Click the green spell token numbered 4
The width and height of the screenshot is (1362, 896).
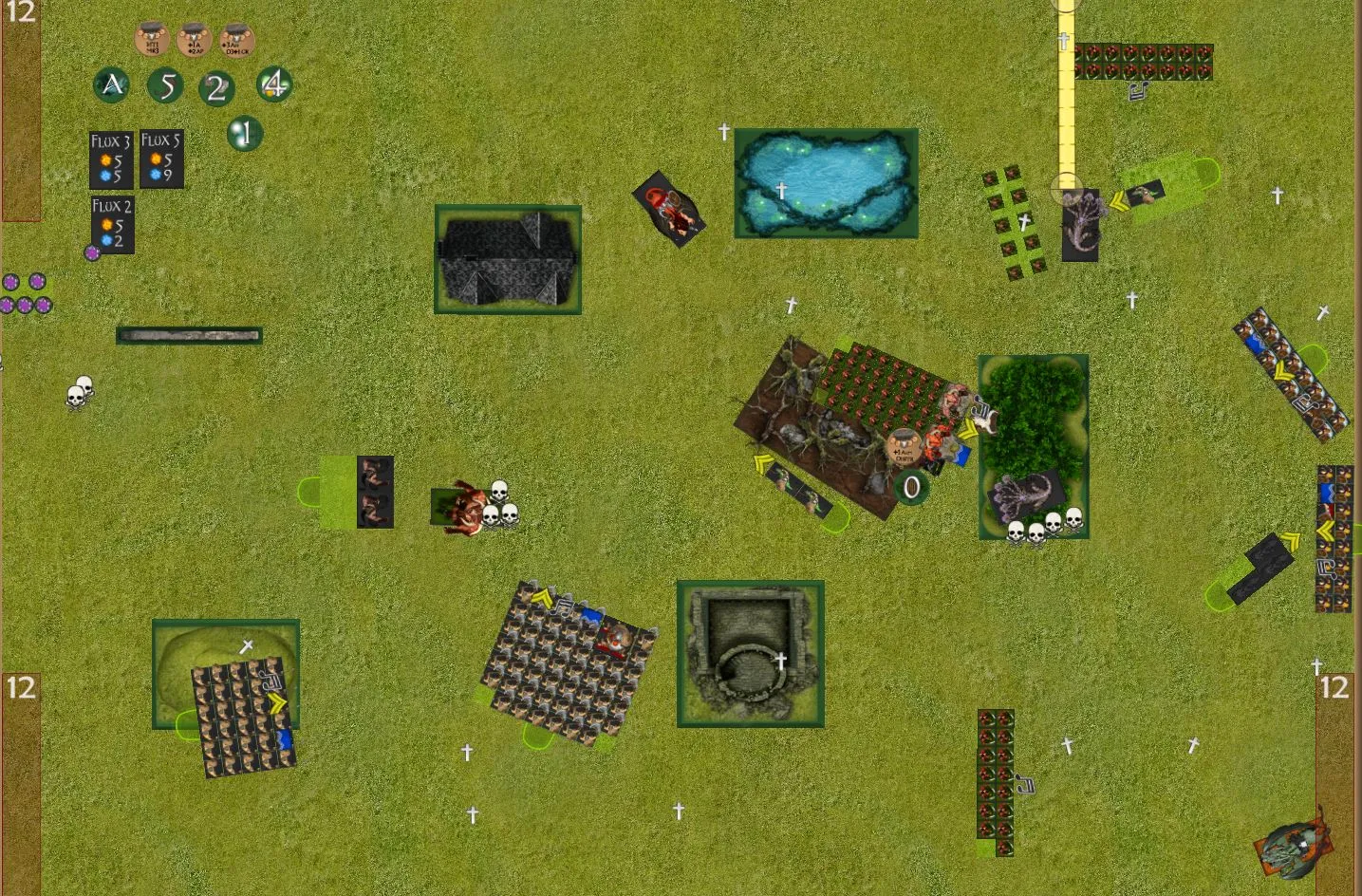pos(274,84)
